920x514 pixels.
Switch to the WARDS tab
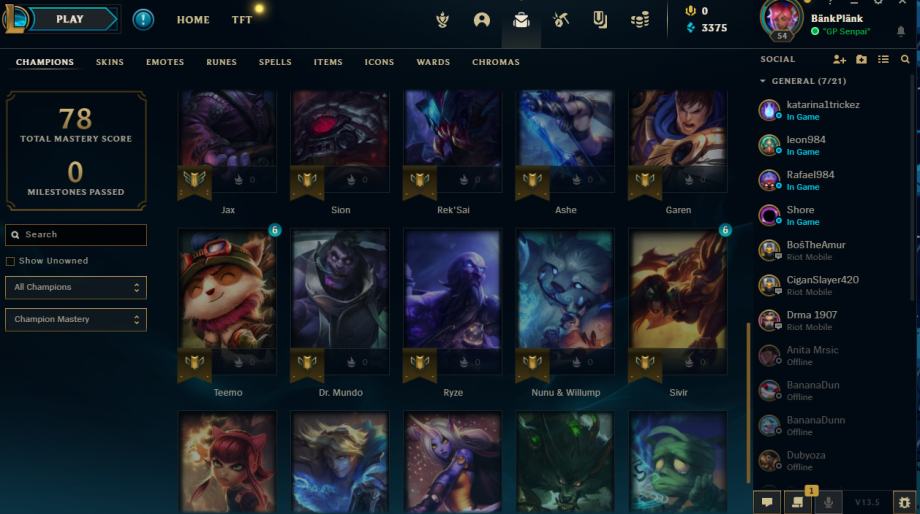tap(433, 62)
